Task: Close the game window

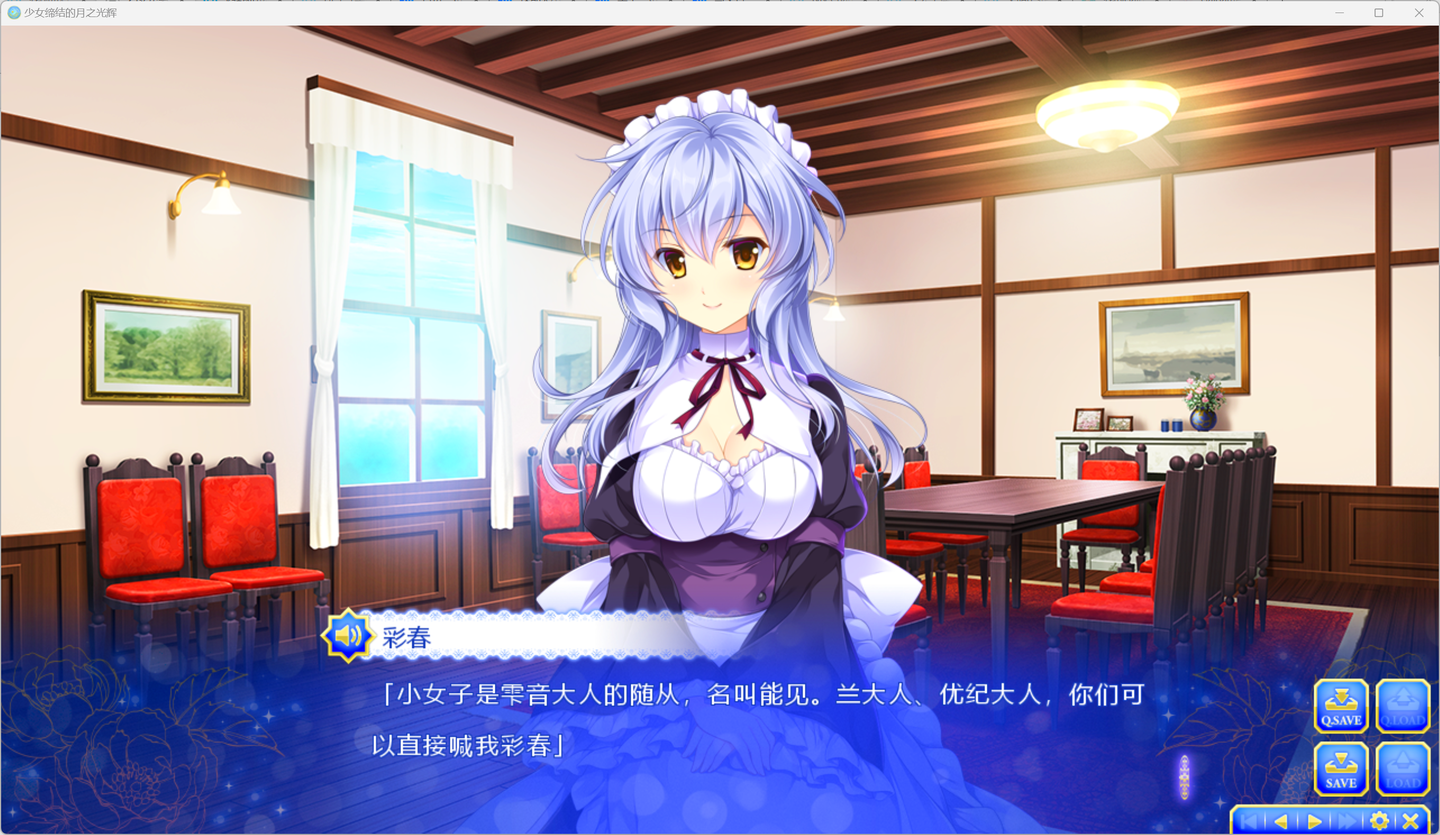Action: pos(1418,12)
